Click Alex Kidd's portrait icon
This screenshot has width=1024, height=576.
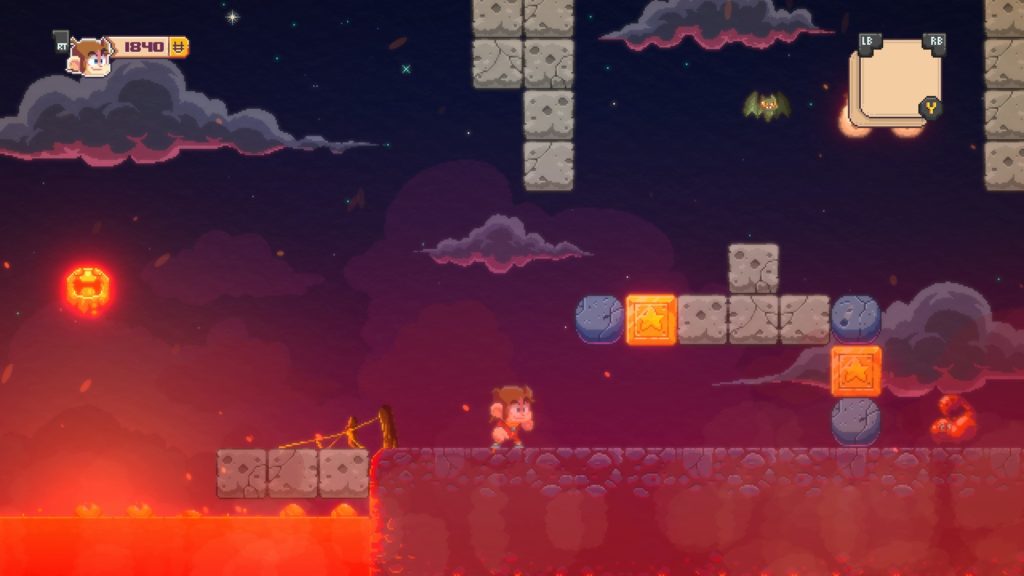tap(90, 58)
